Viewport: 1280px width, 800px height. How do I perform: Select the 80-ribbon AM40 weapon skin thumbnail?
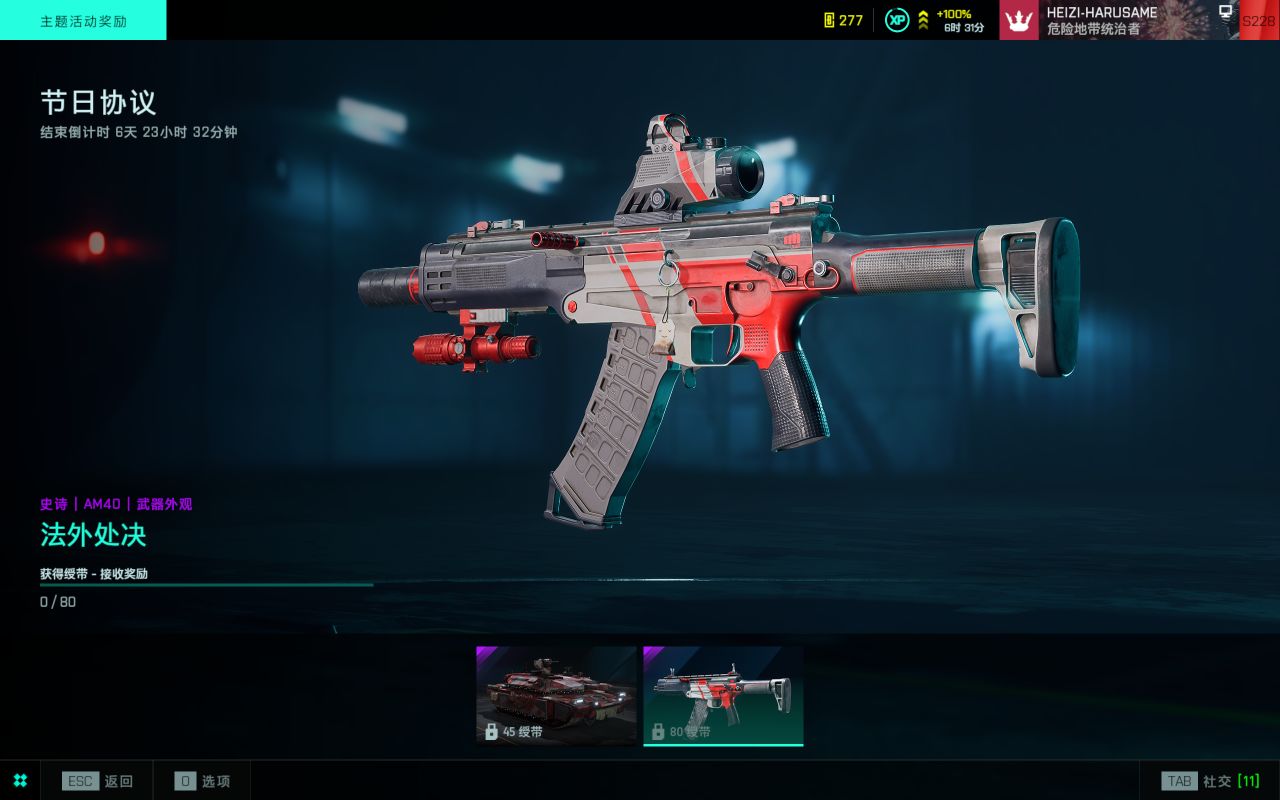point(723,695)
